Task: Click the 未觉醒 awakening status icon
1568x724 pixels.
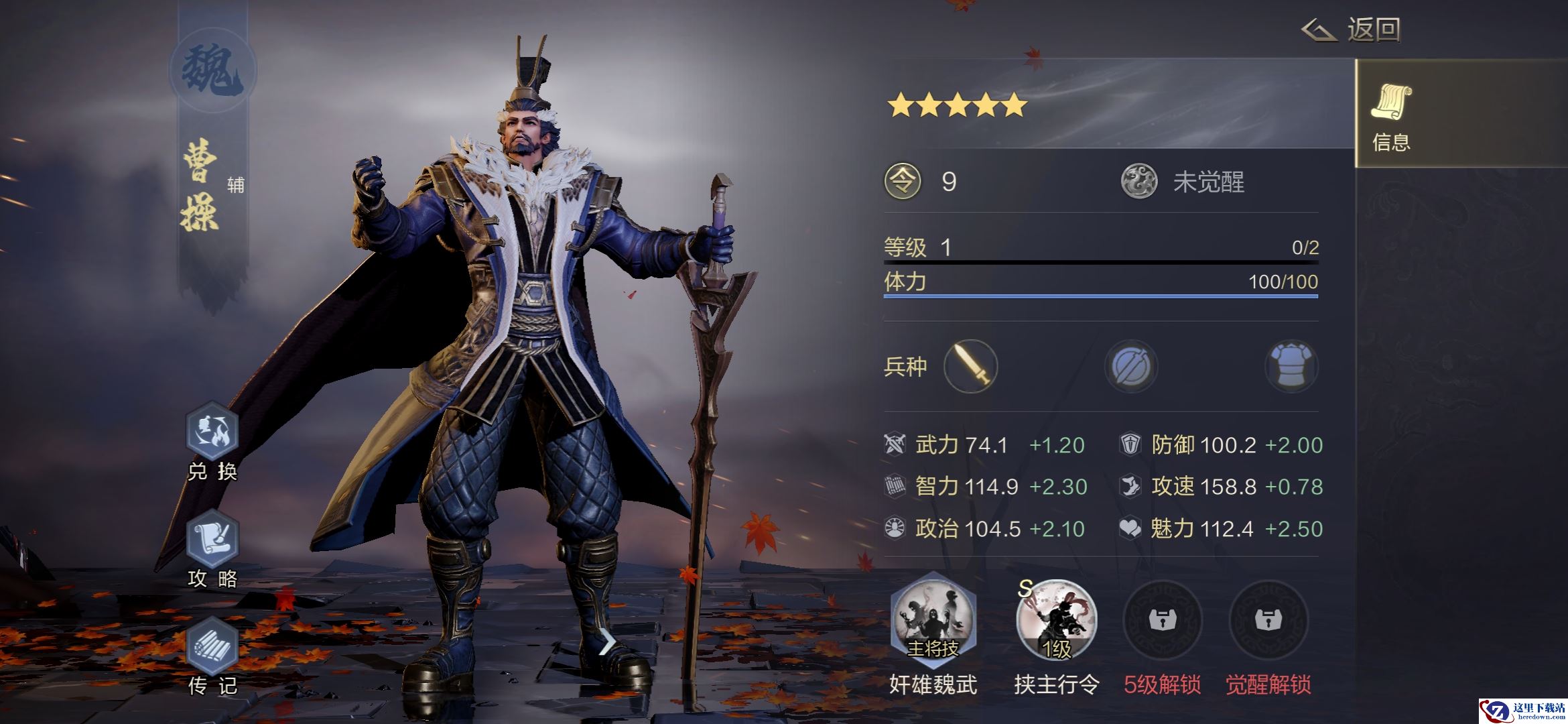Action: pyautogui.click(x=1139, y=182)
